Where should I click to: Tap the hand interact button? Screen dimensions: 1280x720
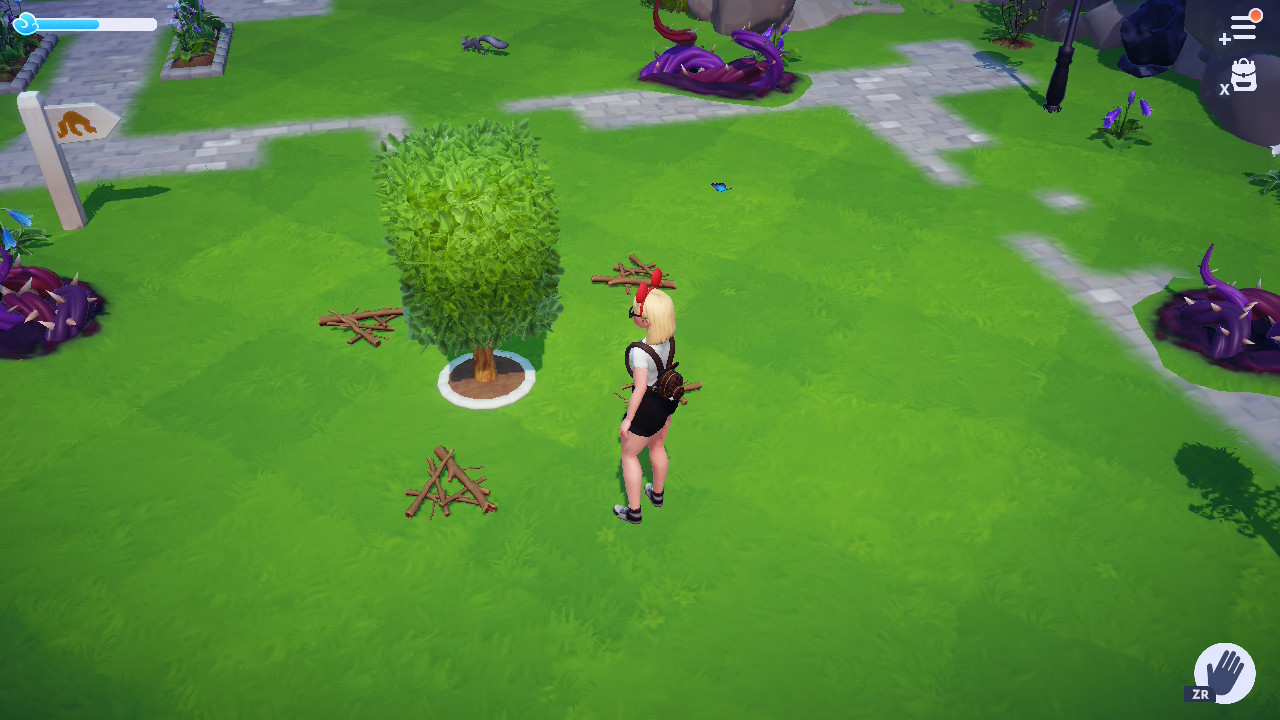tap(1225, 672)
